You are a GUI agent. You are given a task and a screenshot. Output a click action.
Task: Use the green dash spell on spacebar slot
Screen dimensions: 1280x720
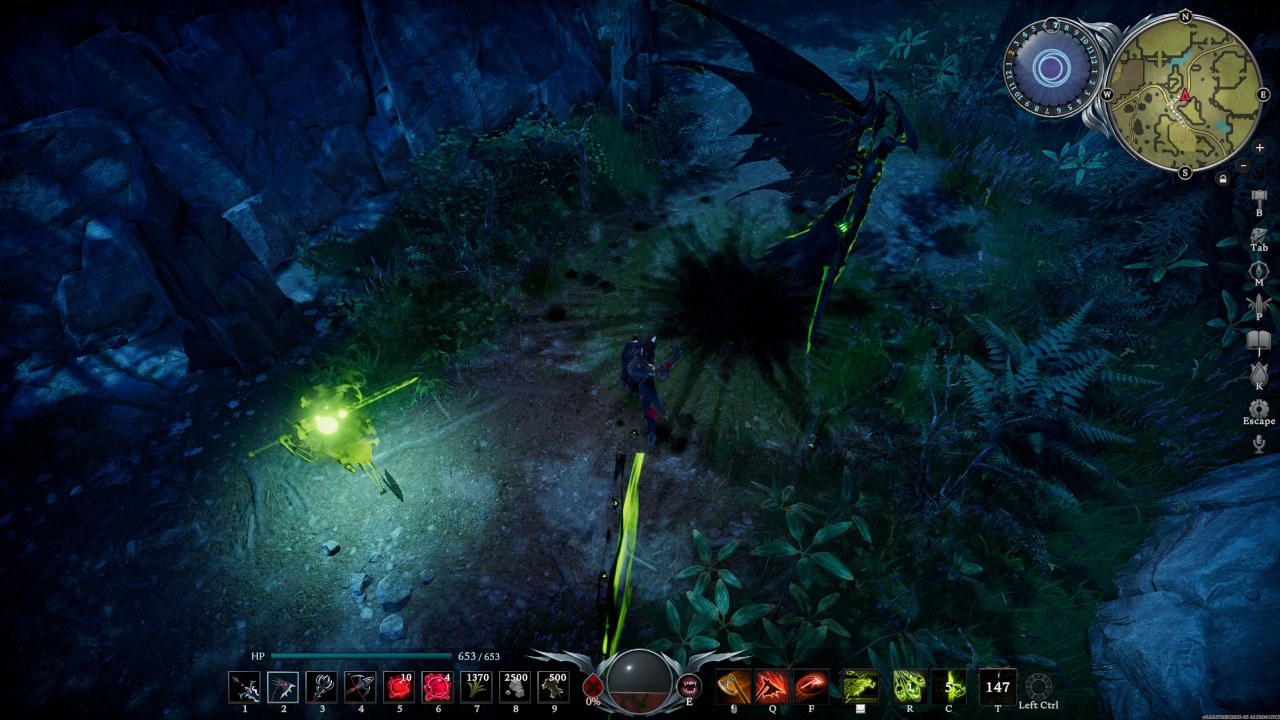pyautogui.click(x=860, y=686)
